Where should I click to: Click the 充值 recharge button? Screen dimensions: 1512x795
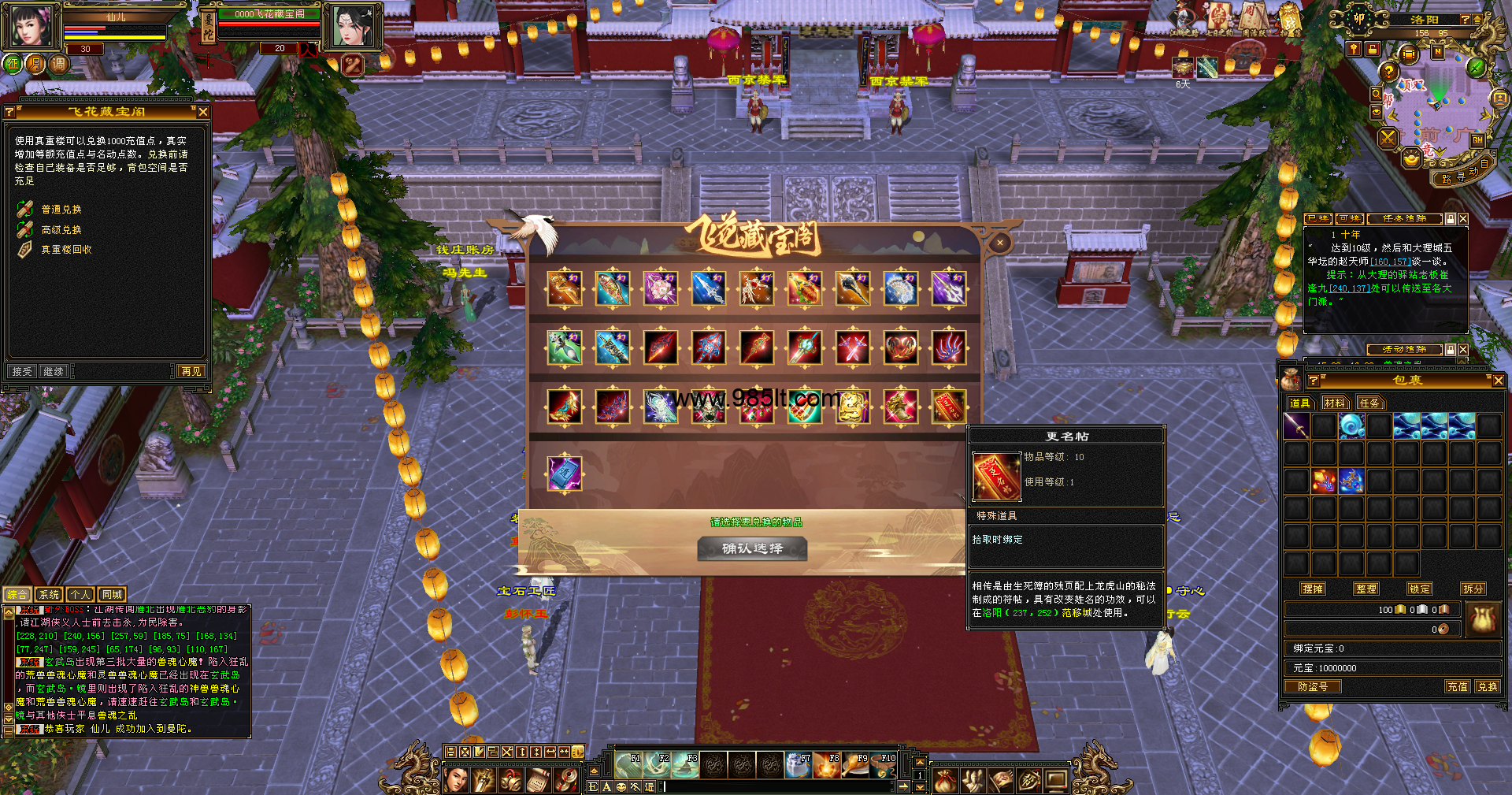(x=1458, y=687)
